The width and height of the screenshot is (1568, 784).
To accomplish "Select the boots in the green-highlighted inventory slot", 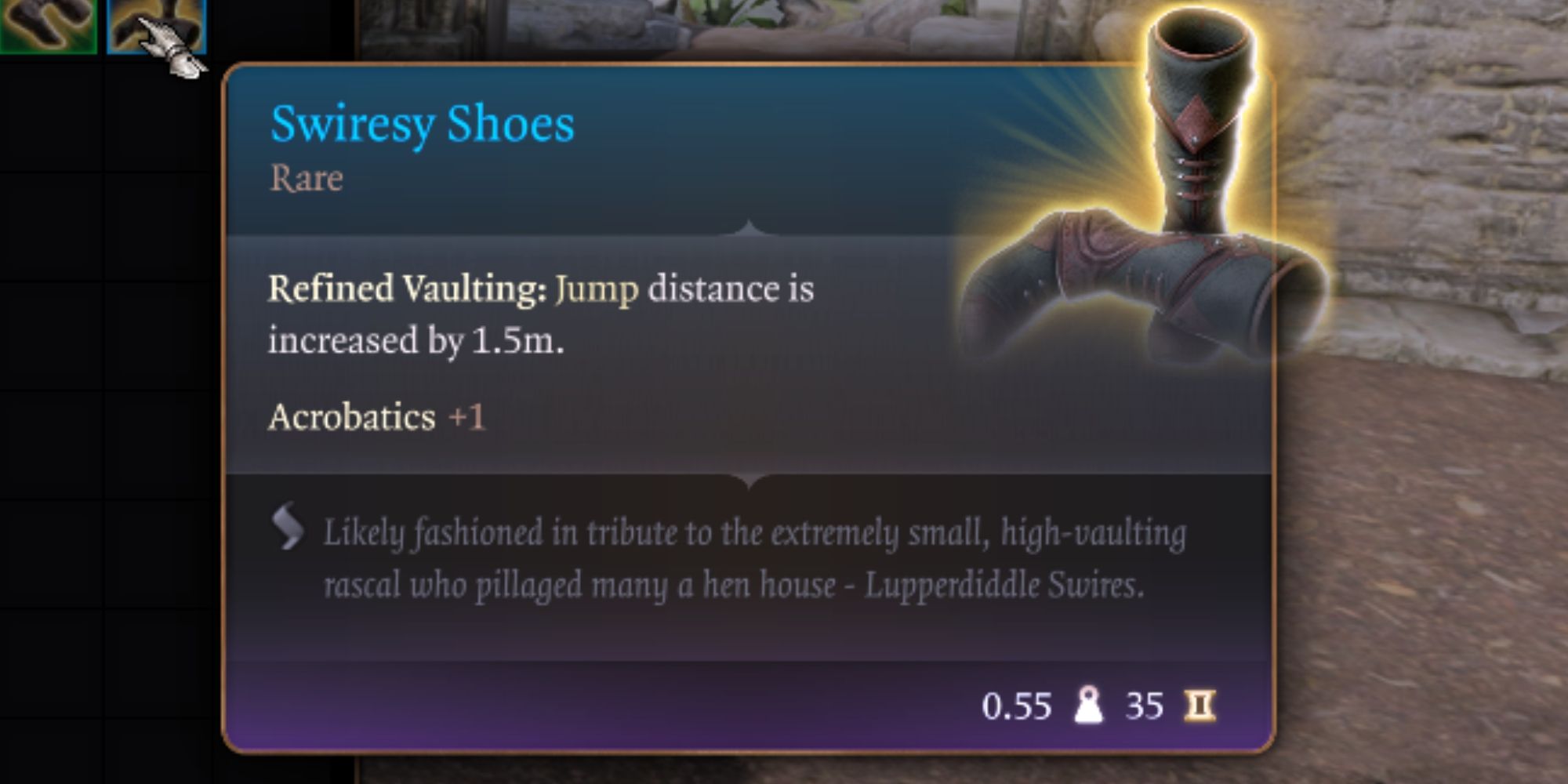I will pos(47,24).
